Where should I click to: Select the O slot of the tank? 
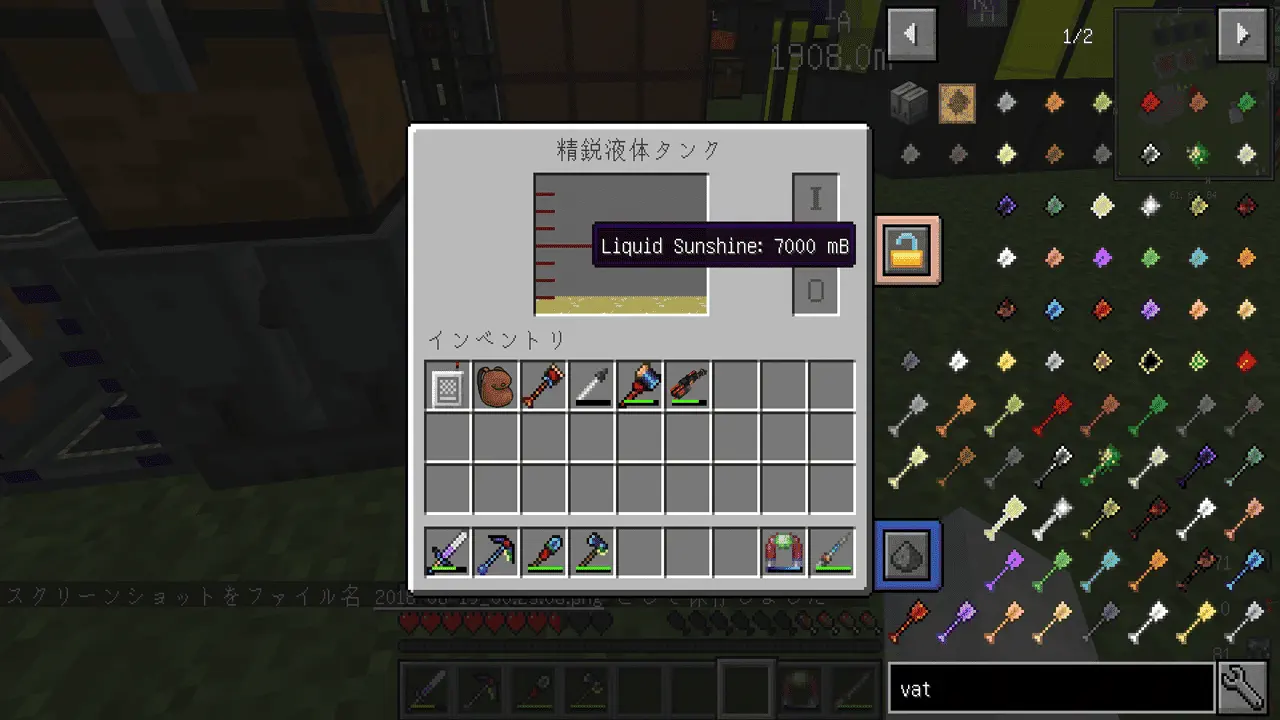815,291
